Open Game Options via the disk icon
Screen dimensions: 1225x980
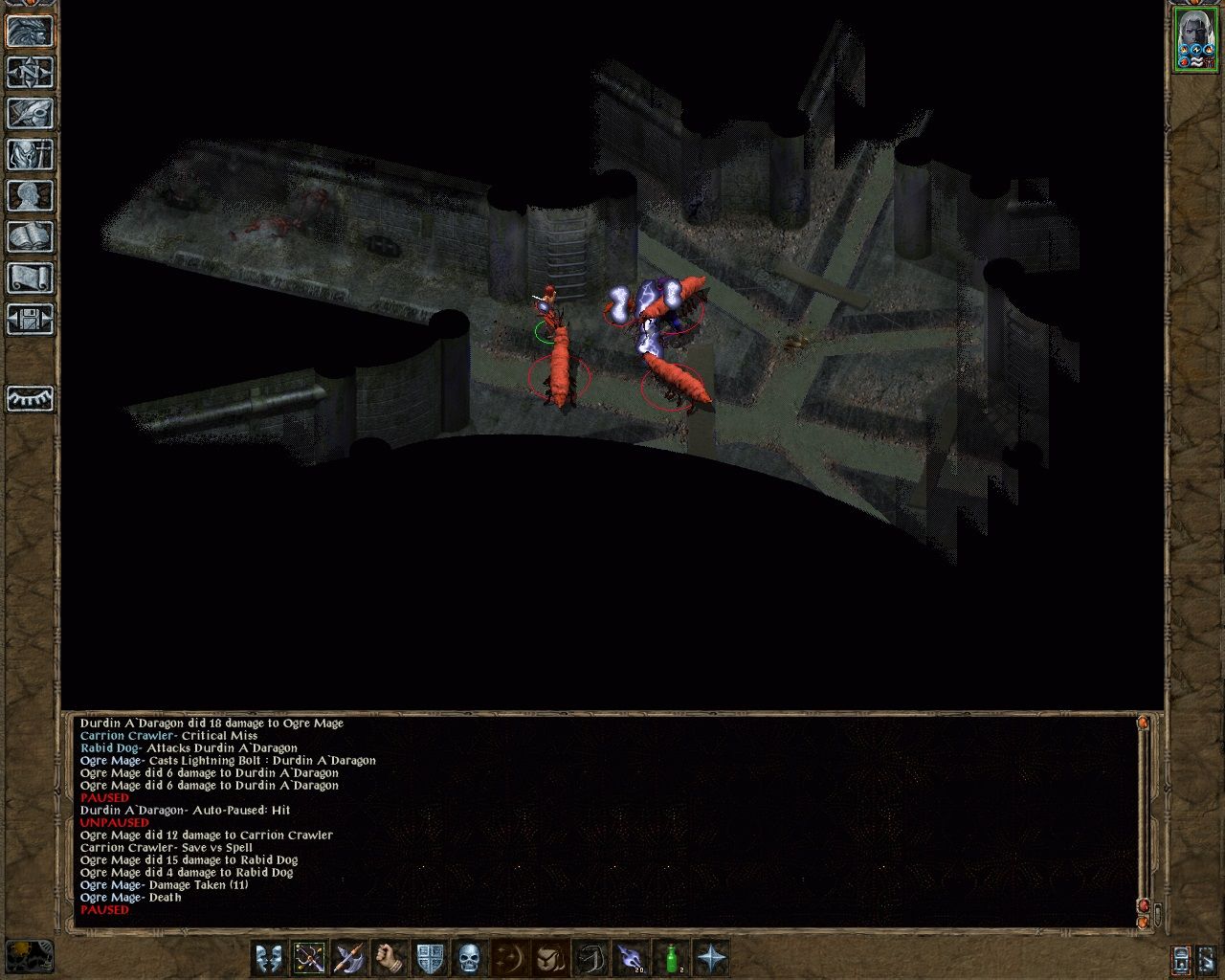point(31,319)
